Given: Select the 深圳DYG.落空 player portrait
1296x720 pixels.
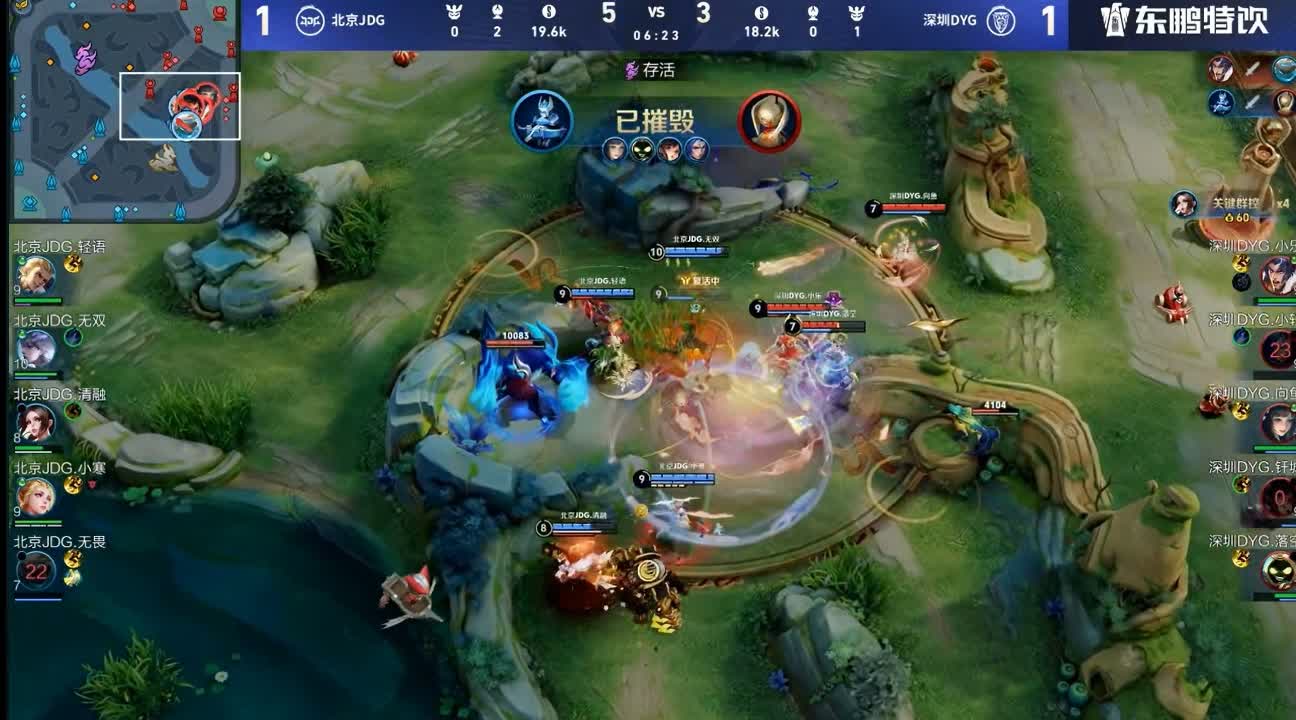Looking at the screenshot, I should click(1279, 571).
